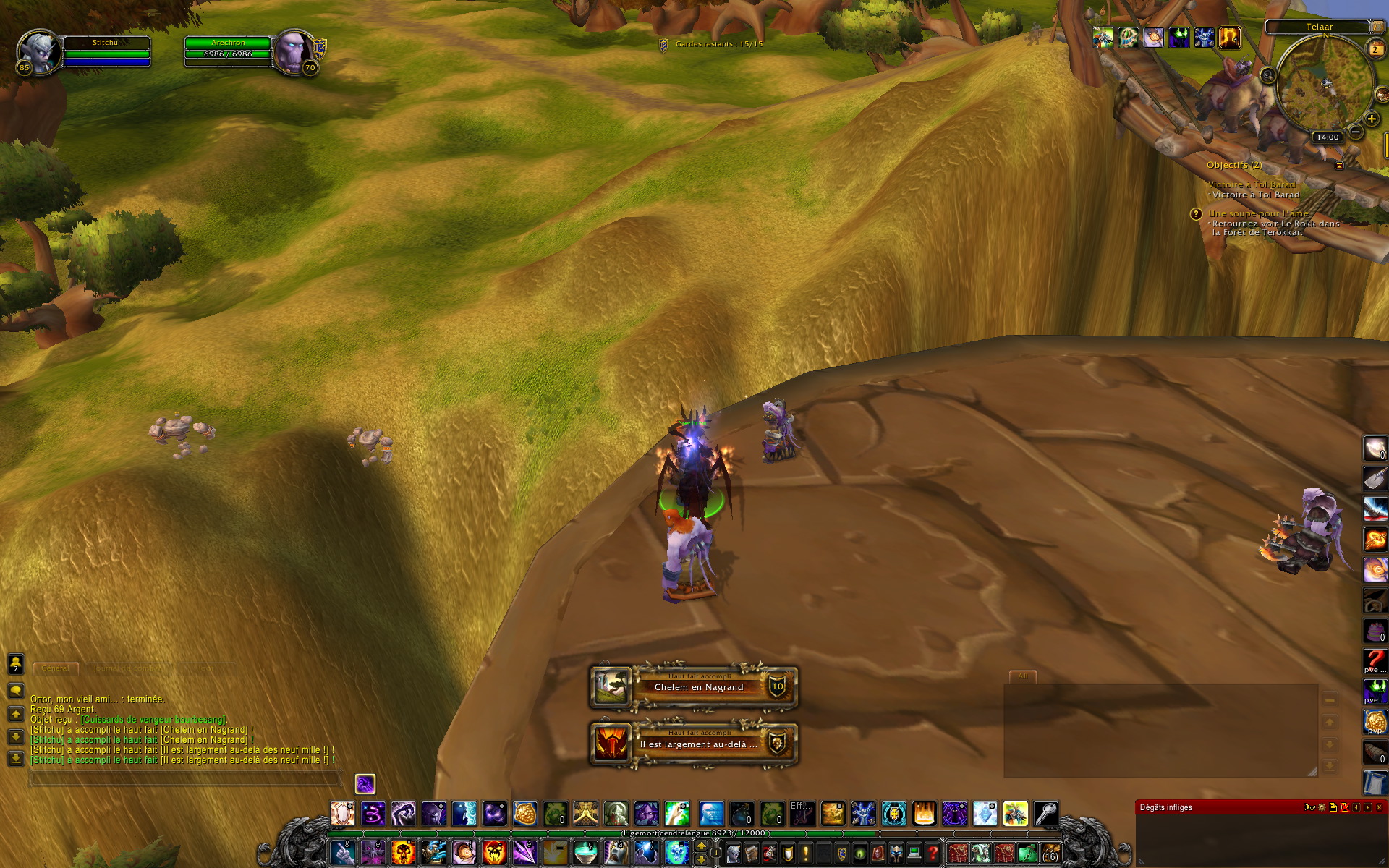
Task: Select the Stitchu player portrait
Action: (x=39, y=52)
